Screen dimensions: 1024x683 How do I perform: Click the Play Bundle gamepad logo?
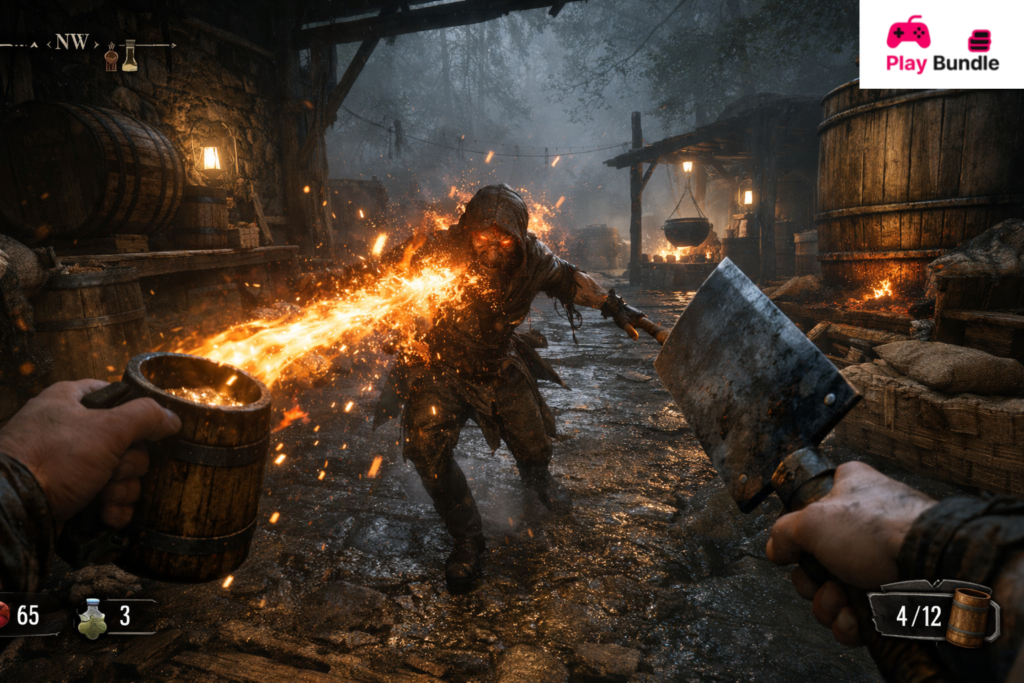[908, 31]
